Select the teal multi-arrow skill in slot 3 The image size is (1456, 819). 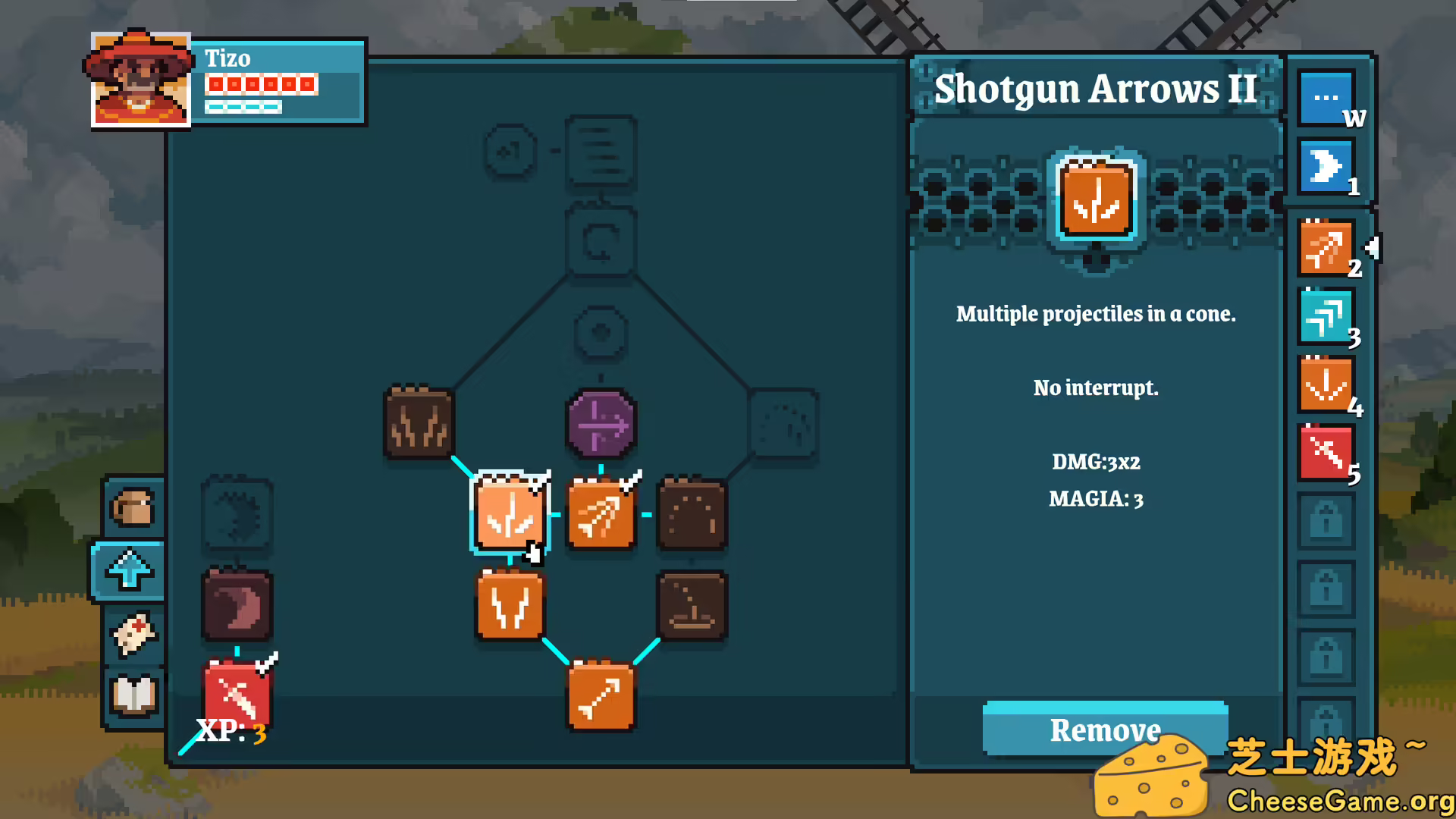pyautogui.click(x=1326, y=315)
